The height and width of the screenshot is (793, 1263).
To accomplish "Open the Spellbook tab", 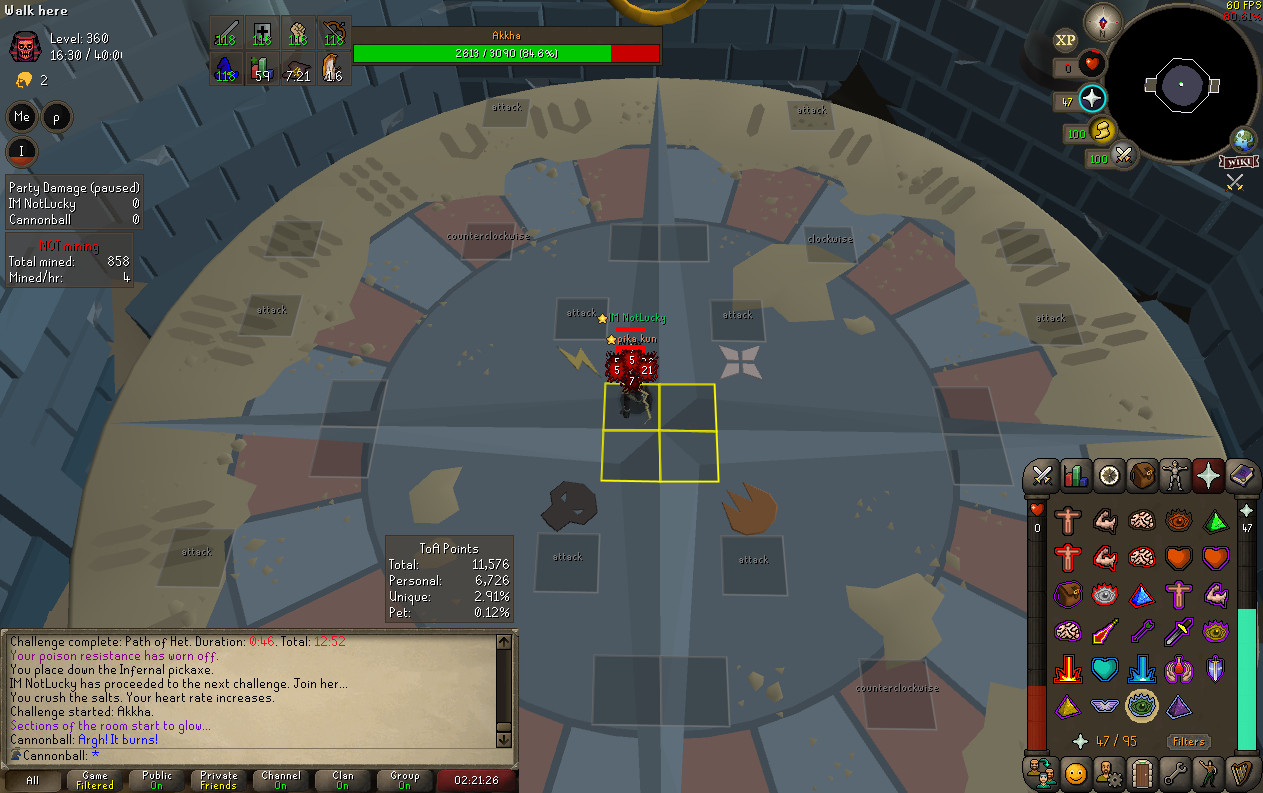I will (x=1241, y=477).
